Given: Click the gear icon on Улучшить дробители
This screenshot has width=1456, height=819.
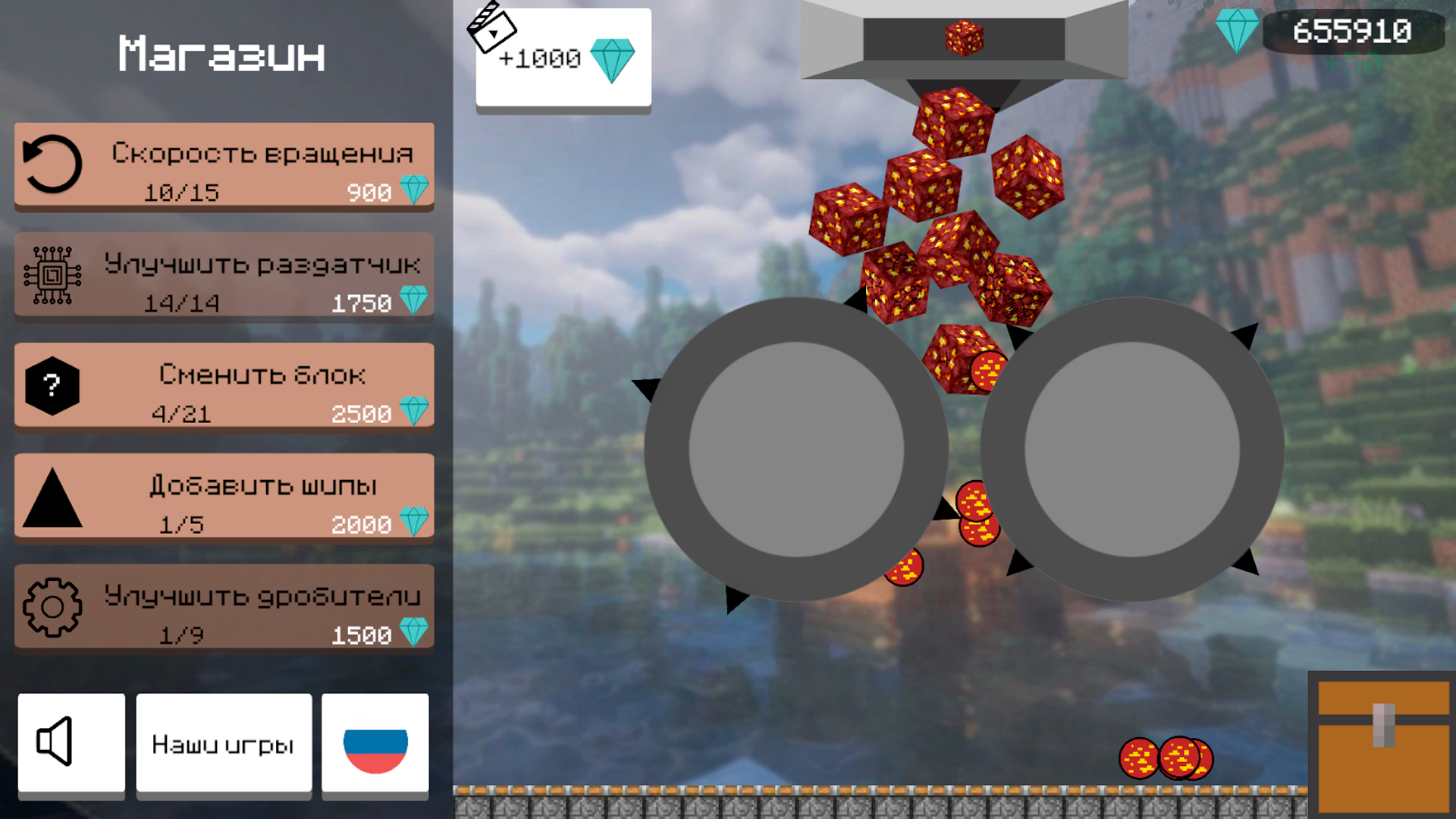Looking at the screenshot, I should (51, 607).
